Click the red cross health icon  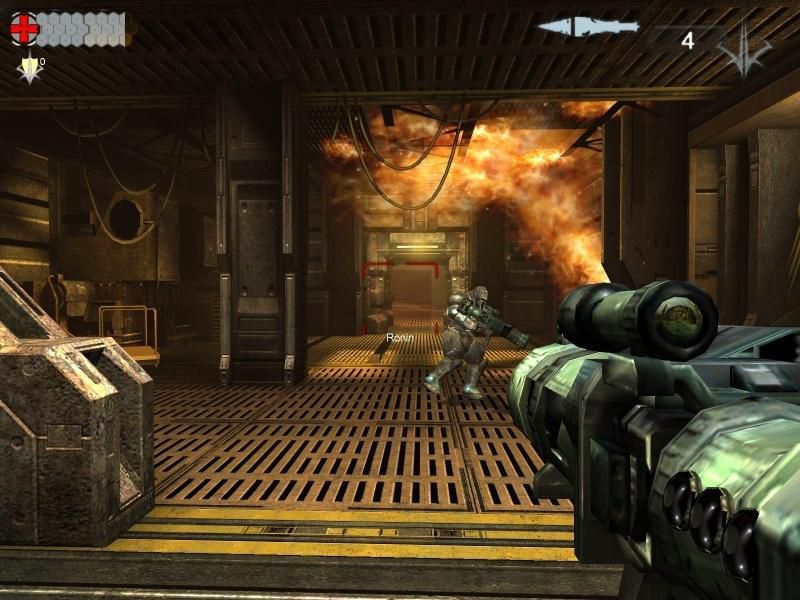coord(23,30)
